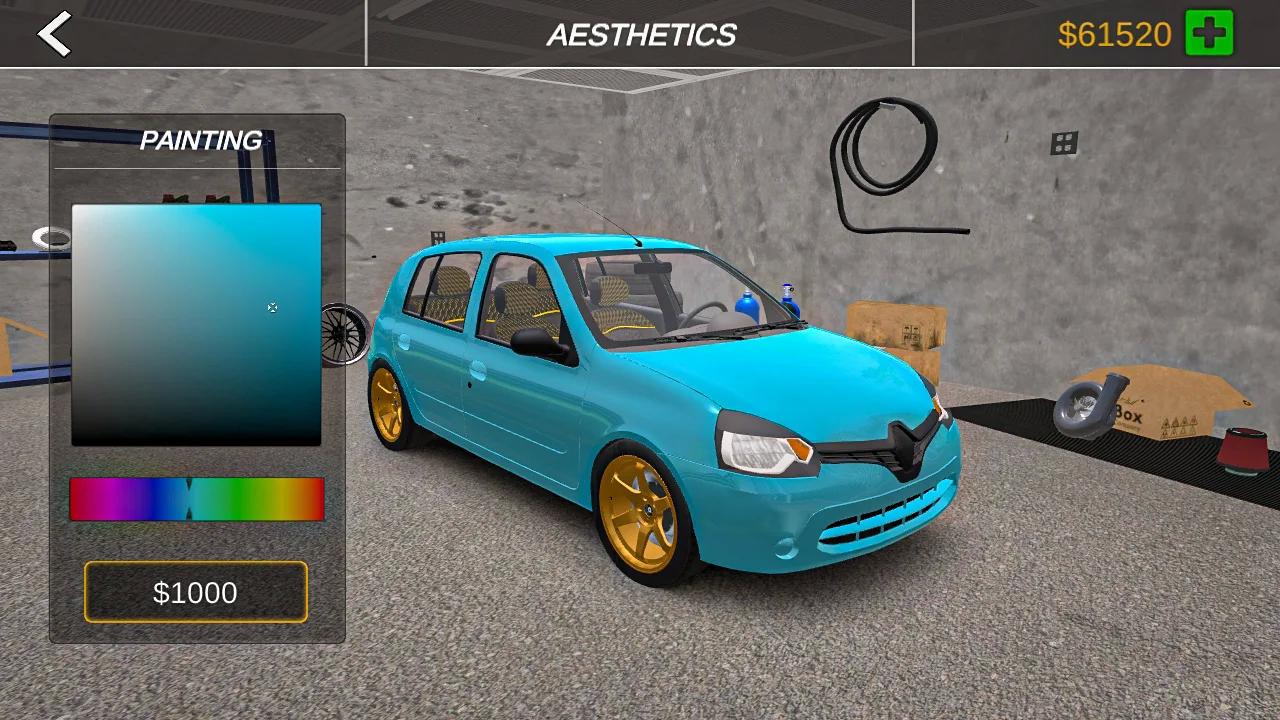Select the spare alloy rim beside the panel
Viewport: 1280px width, 720px height.
click(x=347, y=335)
